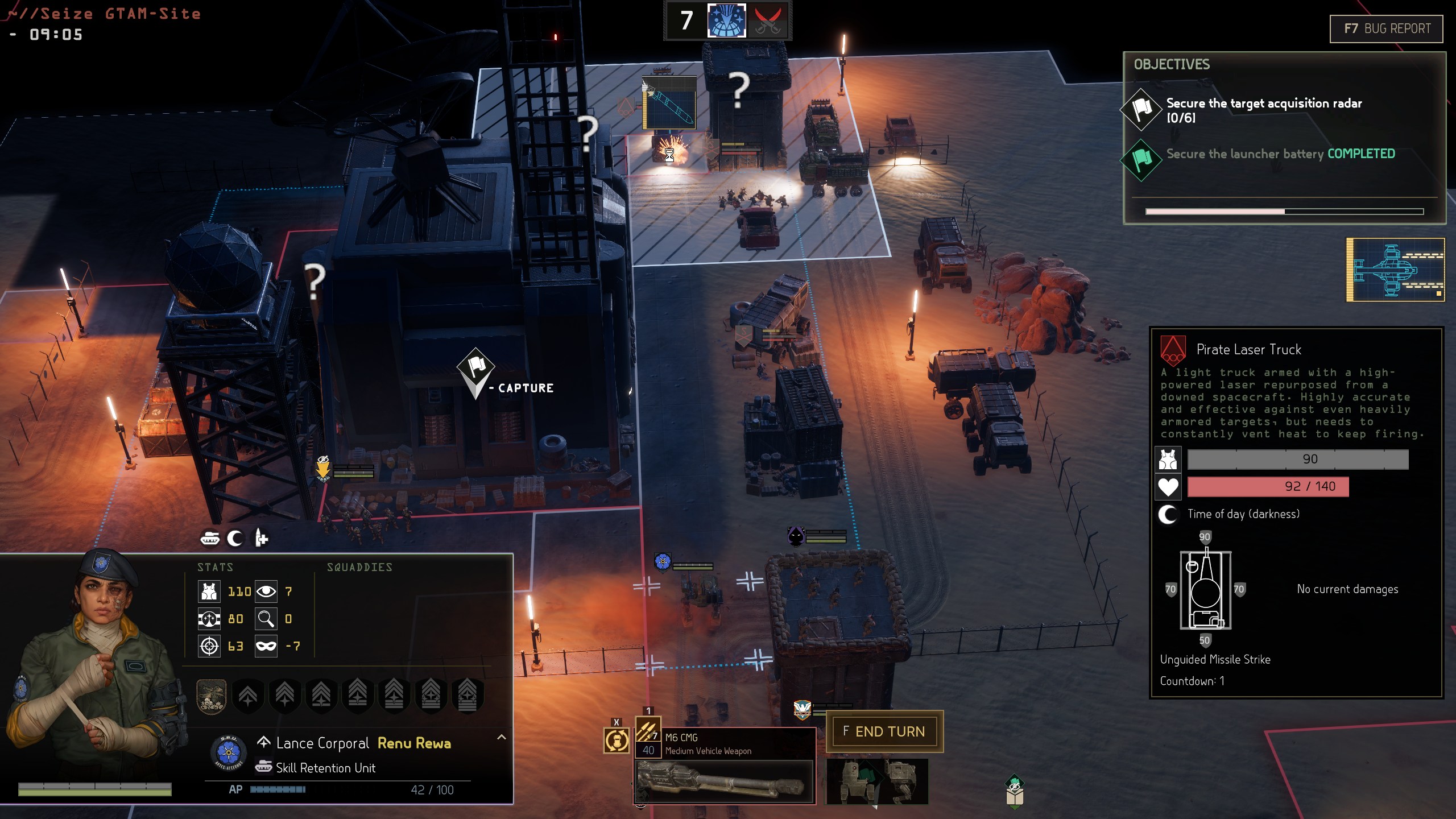Collapse the unit info panel chevron
Screen dimensions: 1456x819
[x=501, y=737]
